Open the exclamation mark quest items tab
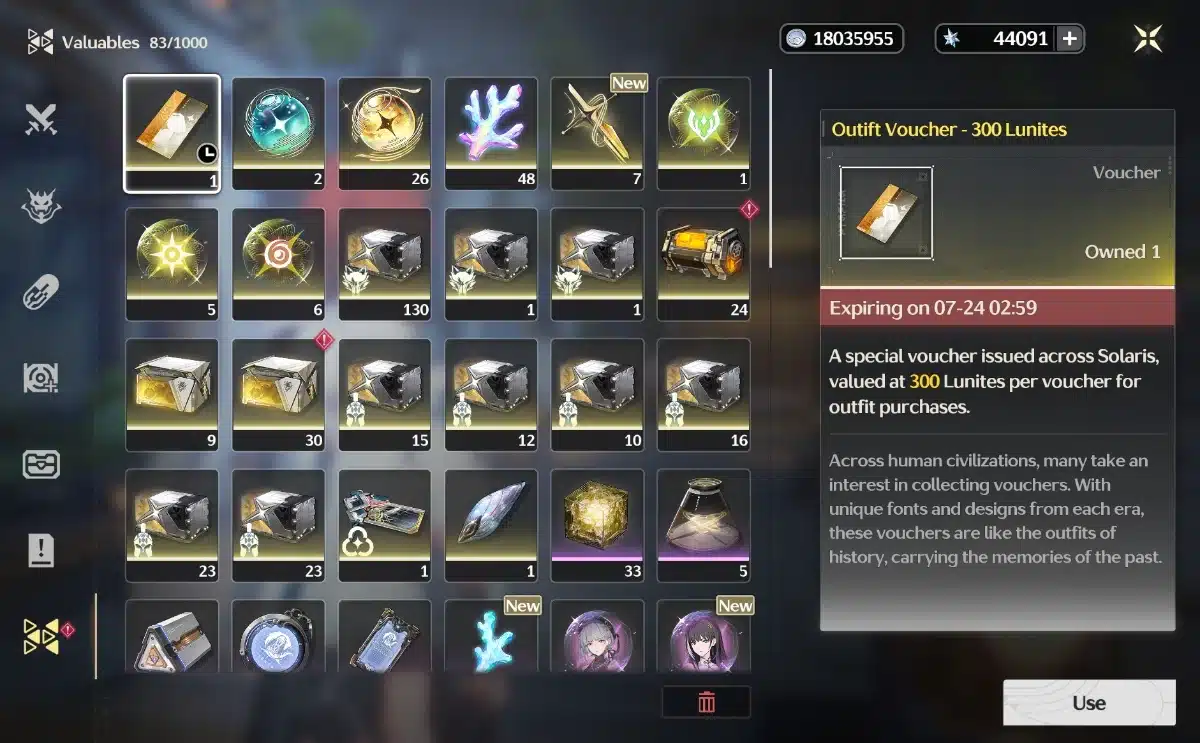 tap(42, 550)
